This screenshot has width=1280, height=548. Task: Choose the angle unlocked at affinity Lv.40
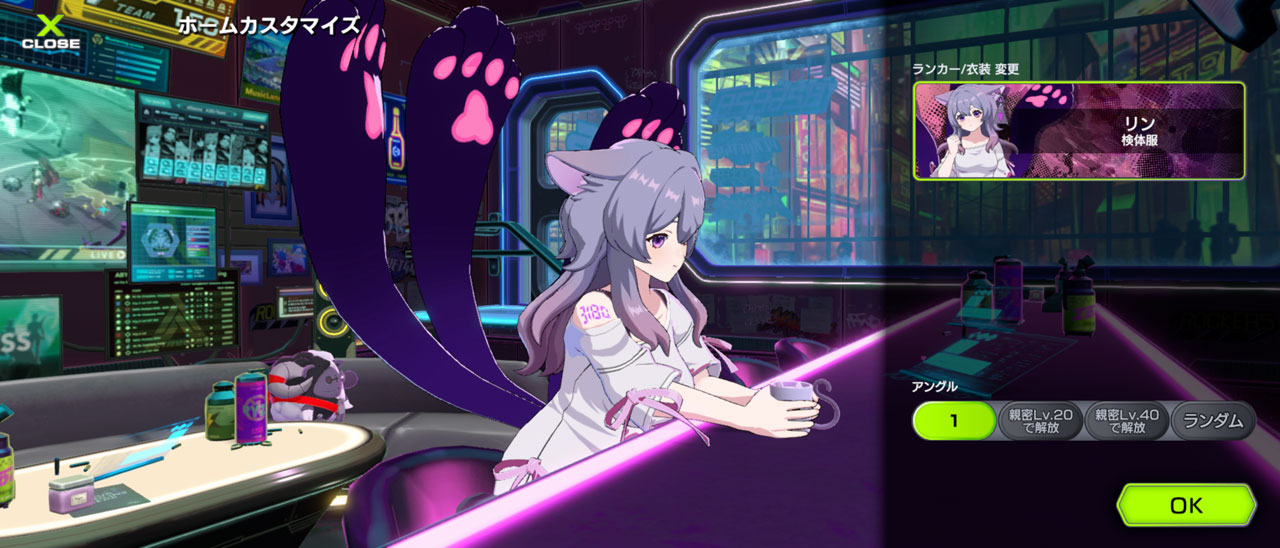[x=1127, y=421]
